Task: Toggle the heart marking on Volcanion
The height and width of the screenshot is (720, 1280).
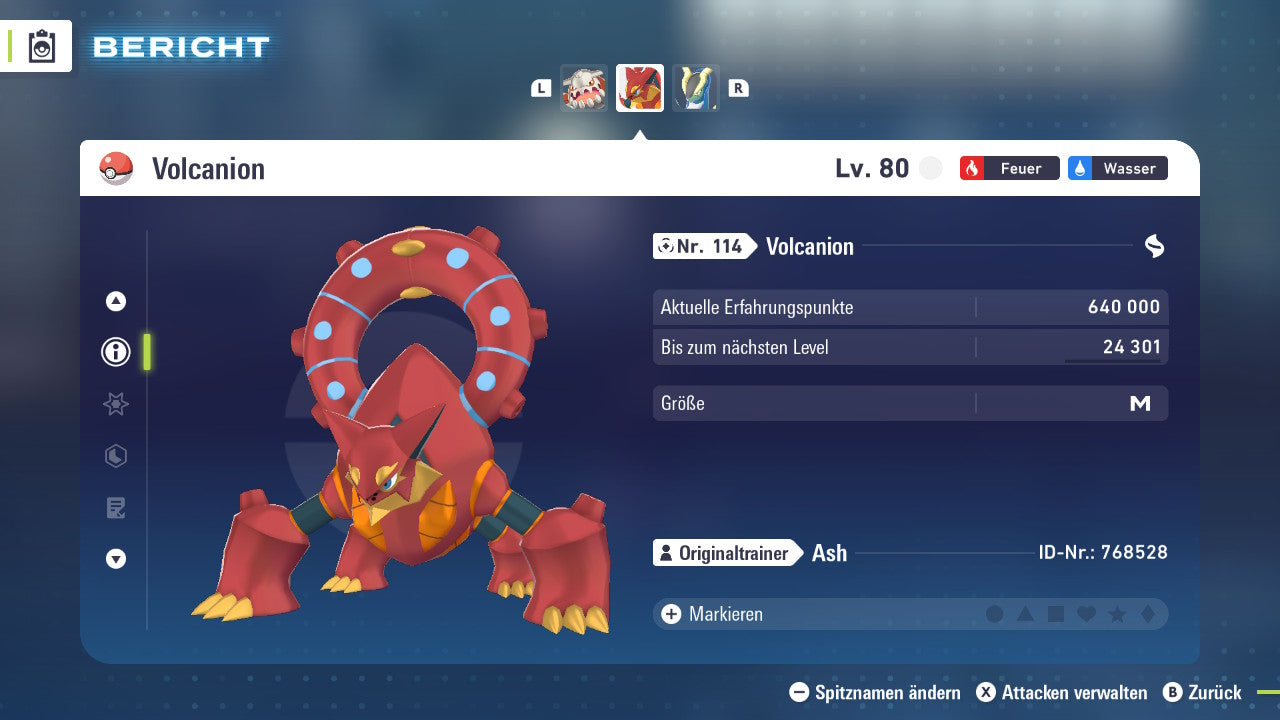Action: (x=1085, y=613)
